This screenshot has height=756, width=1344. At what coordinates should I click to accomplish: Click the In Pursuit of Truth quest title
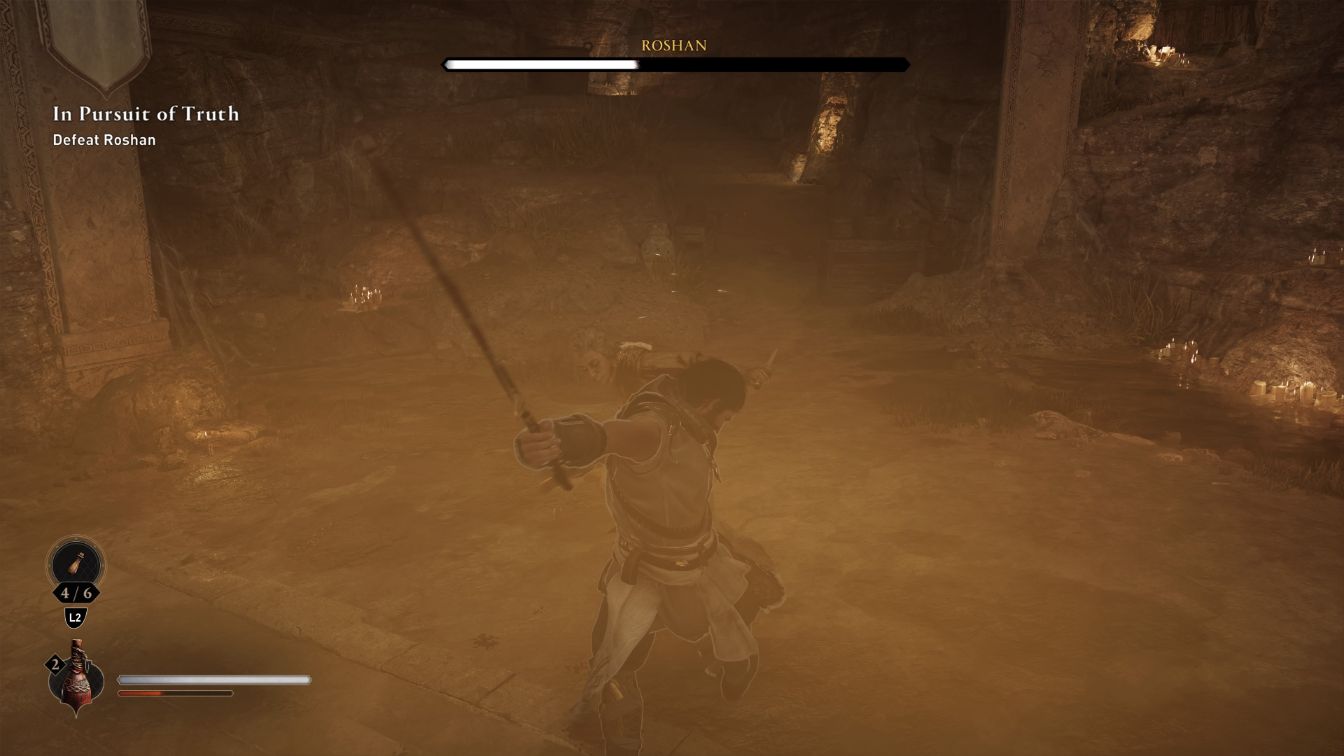pos(144,114)
